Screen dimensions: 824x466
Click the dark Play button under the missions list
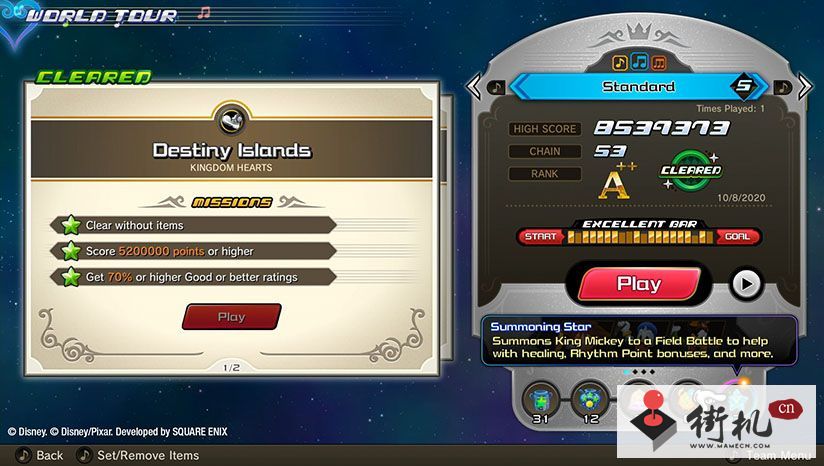[231, 317]
